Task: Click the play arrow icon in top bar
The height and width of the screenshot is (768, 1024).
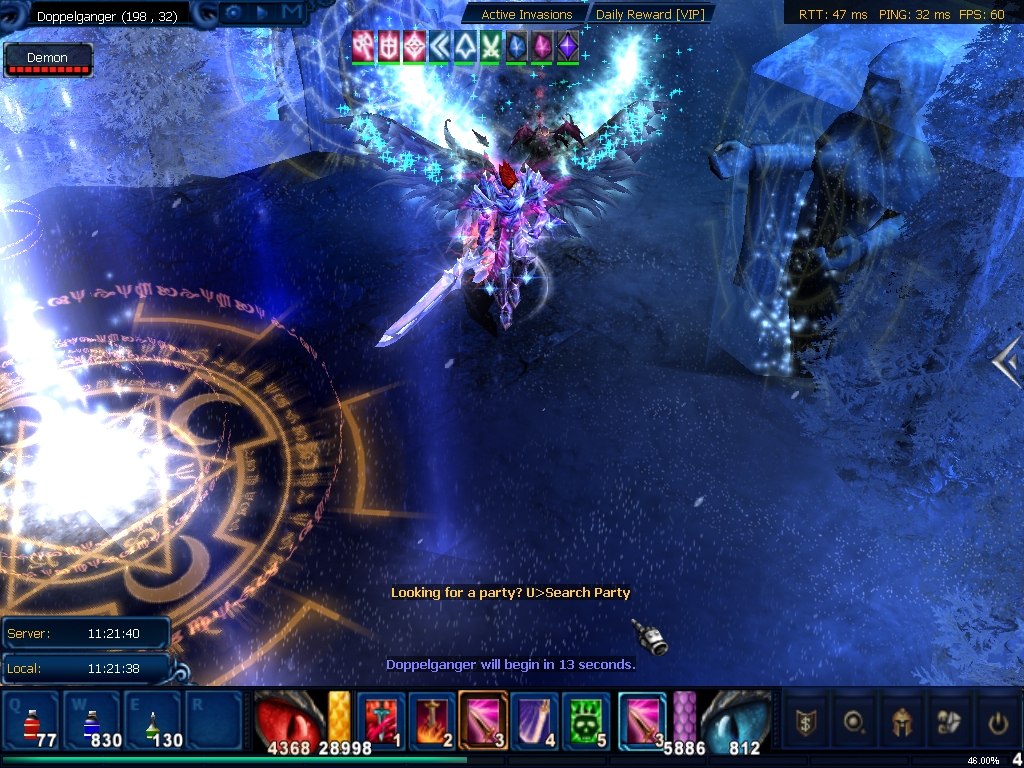Action: [x=262, y=13]
